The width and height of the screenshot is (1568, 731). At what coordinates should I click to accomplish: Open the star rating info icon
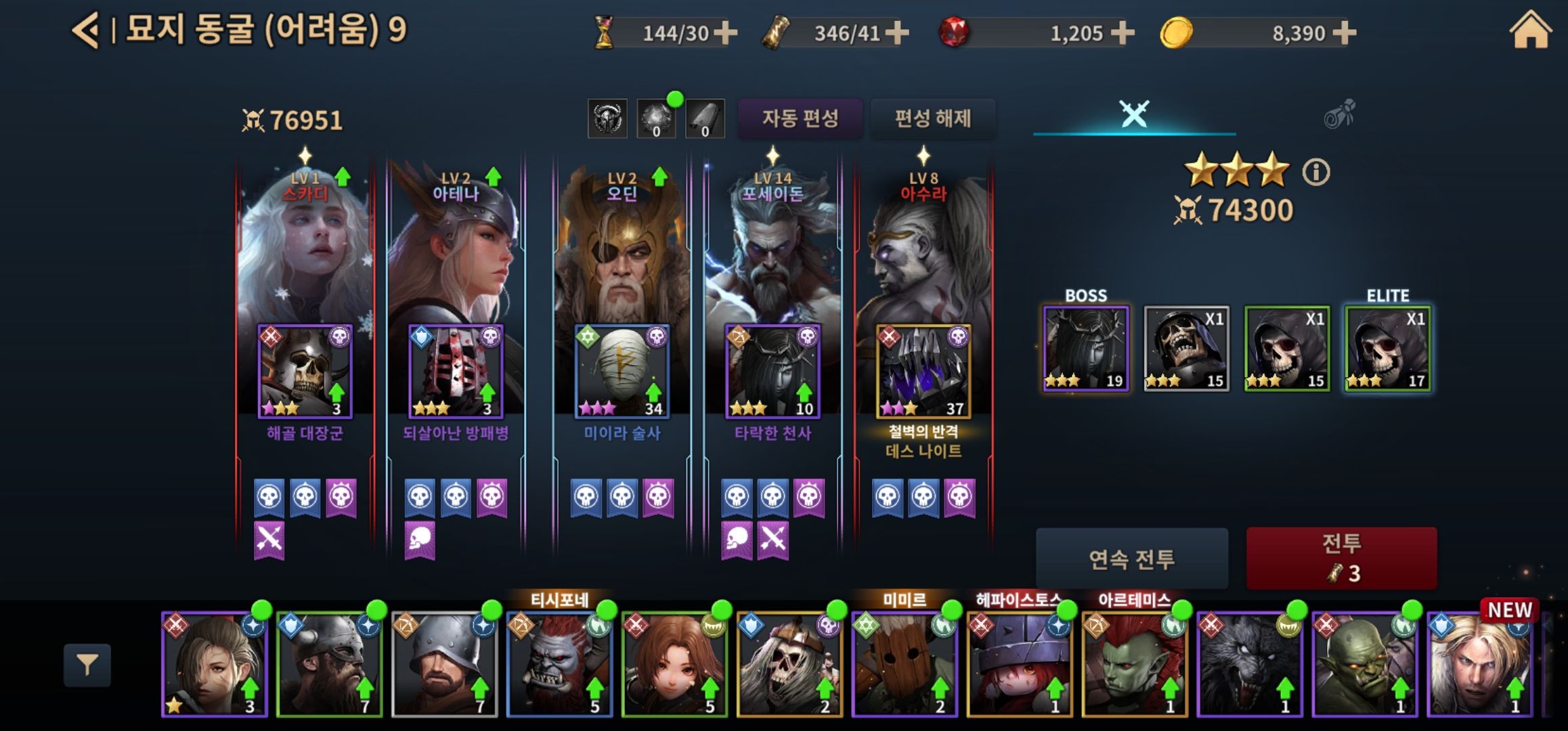[1316, 172]
